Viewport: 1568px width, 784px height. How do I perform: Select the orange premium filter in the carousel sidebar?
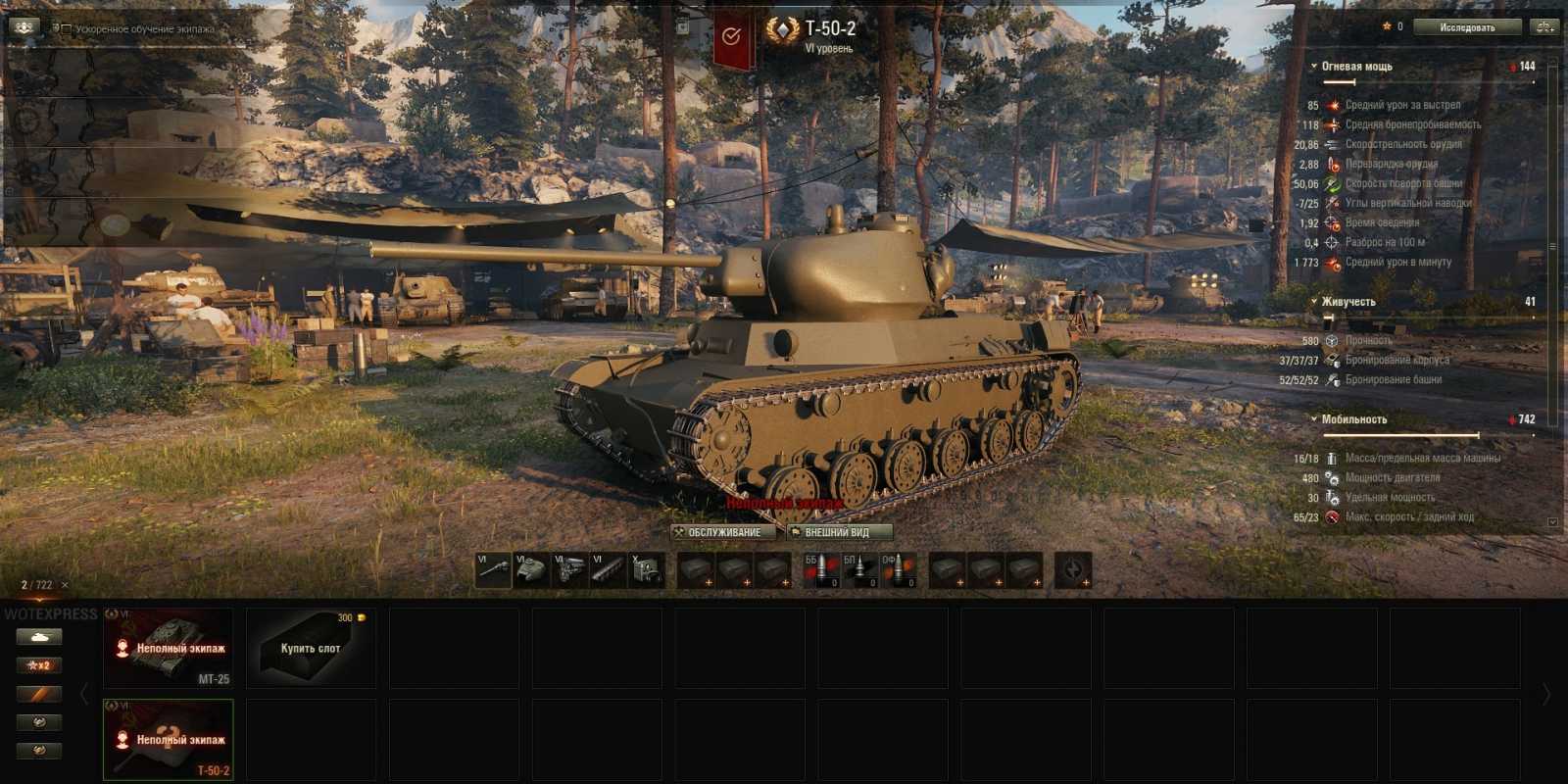tap(37, 694)
